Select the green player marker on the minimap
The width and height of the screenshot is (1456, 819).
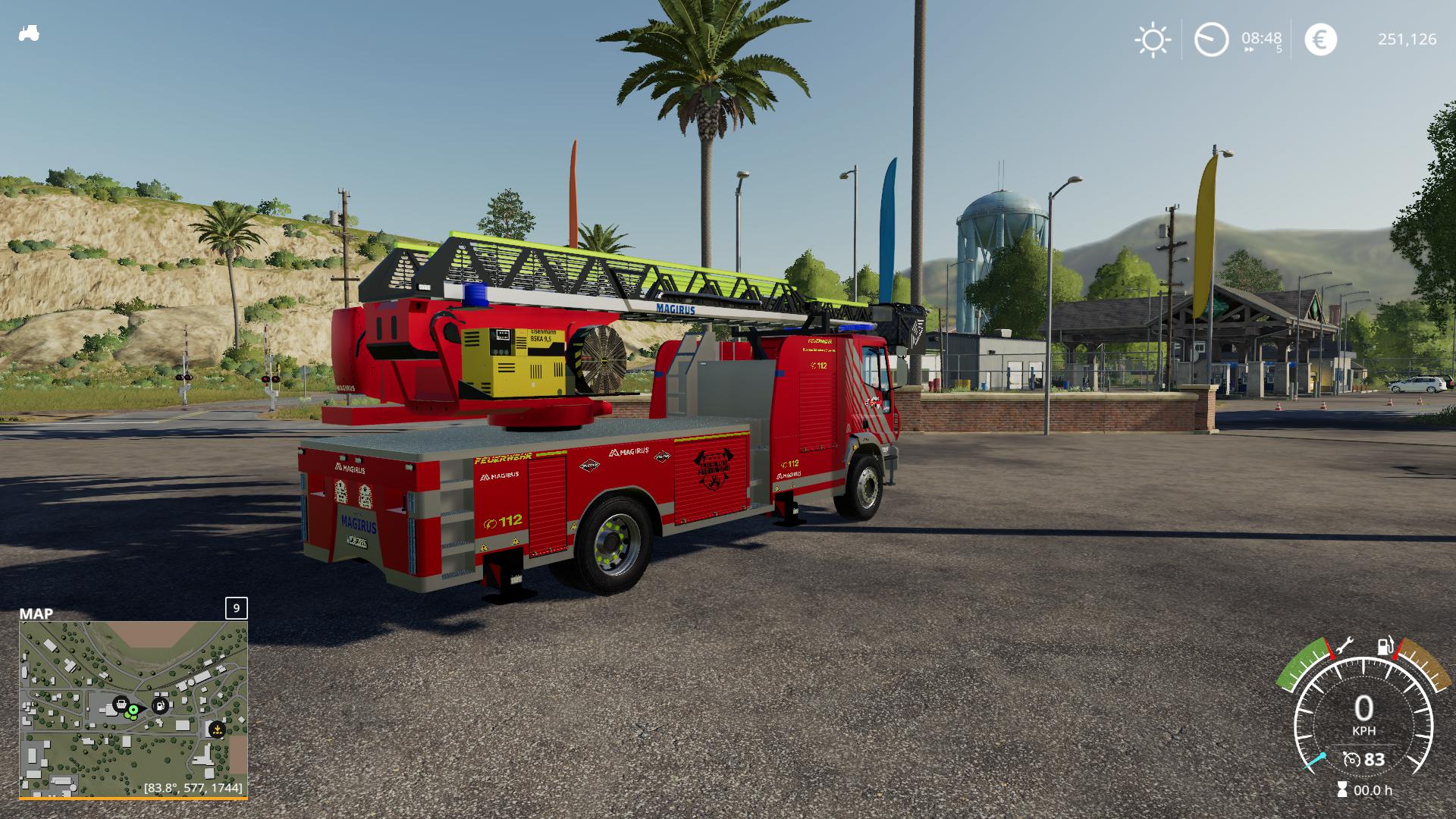(x=133, y=711)
